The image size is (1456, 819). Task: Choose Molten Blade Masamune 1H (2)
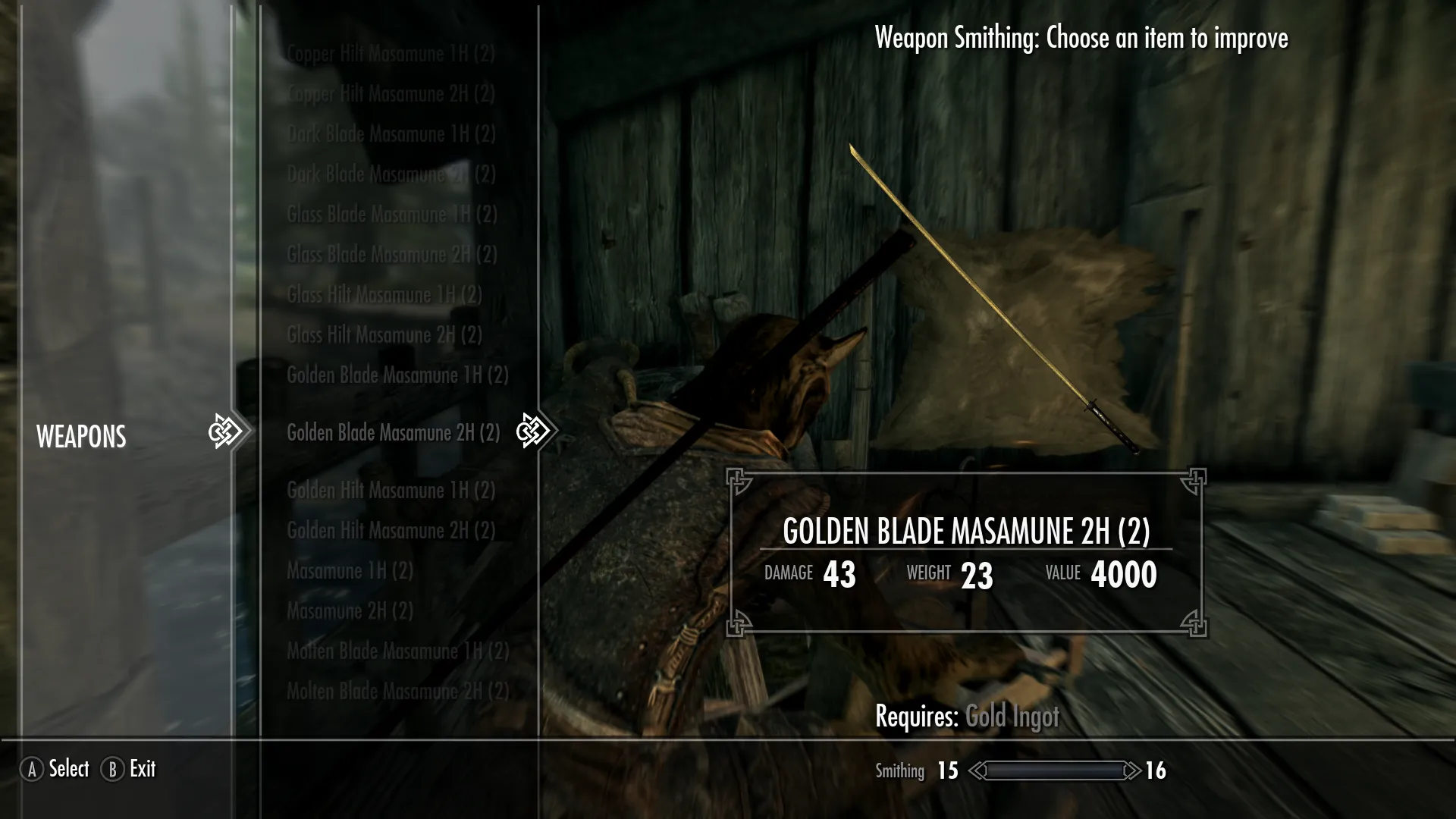point(397,651)
